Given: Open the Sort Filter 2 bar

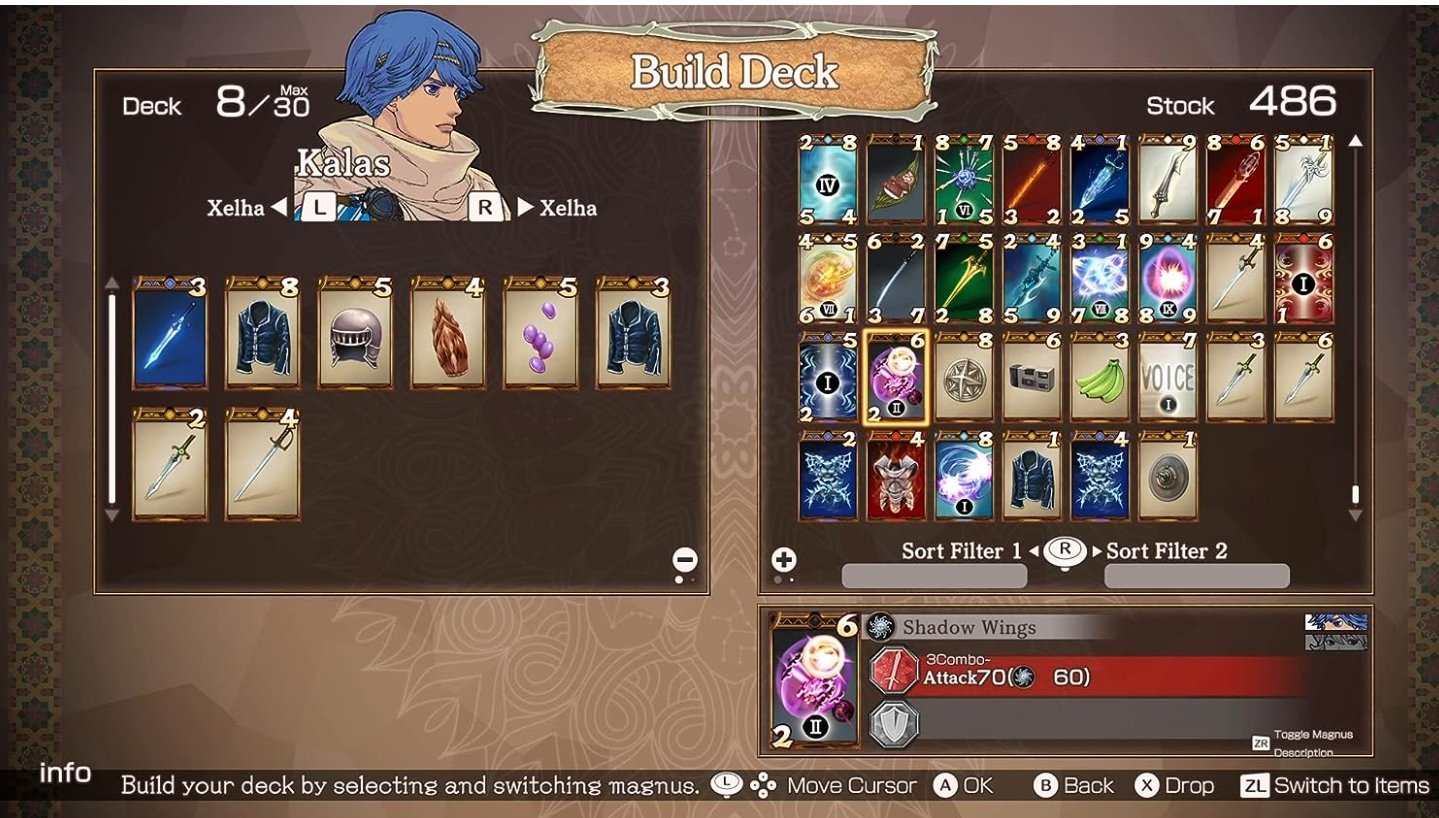Looking at the screenshot, I should (1196, 576).
